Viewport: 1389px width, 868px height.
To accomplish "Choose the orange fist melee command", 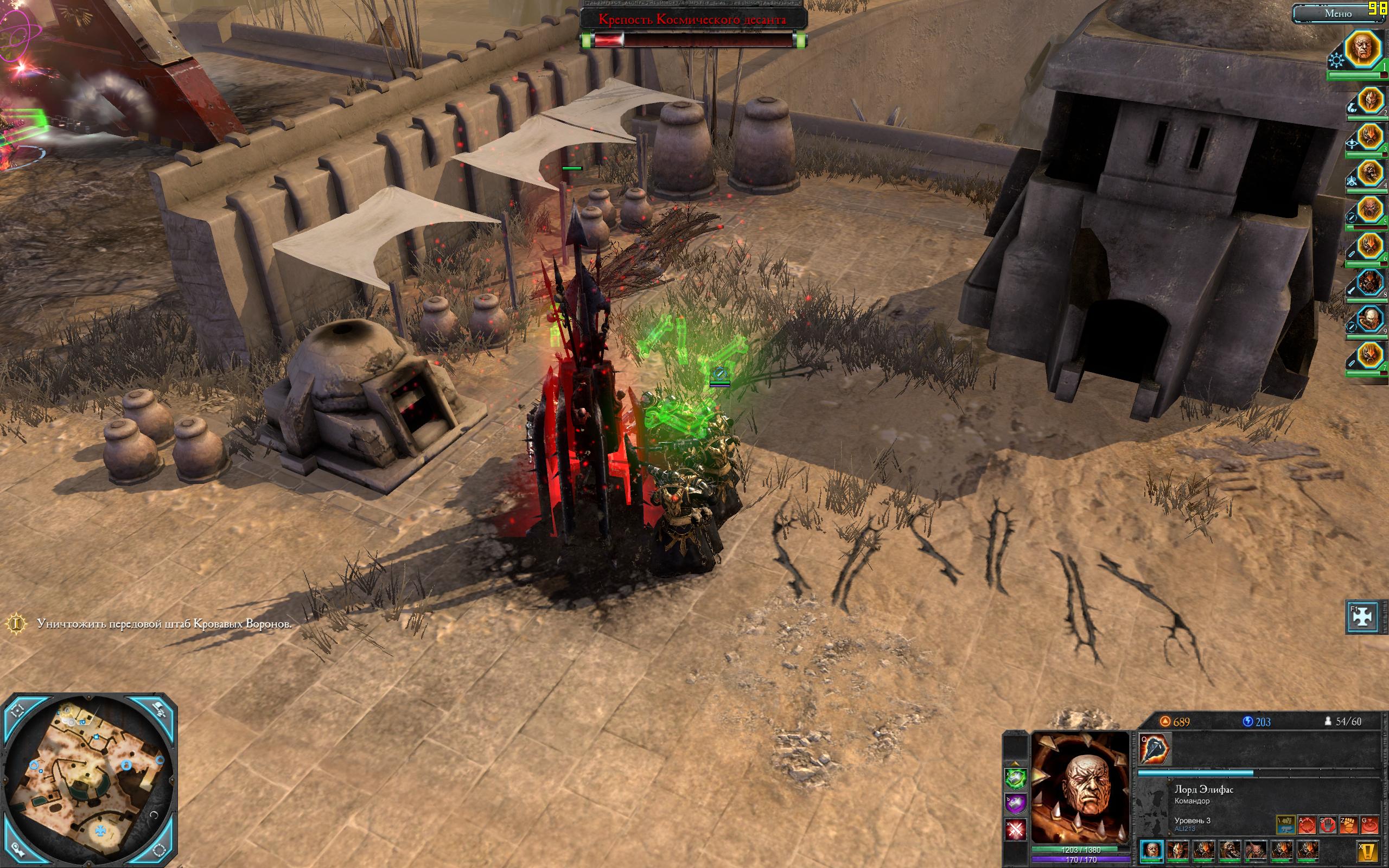I will click(x=1348, y=825).
